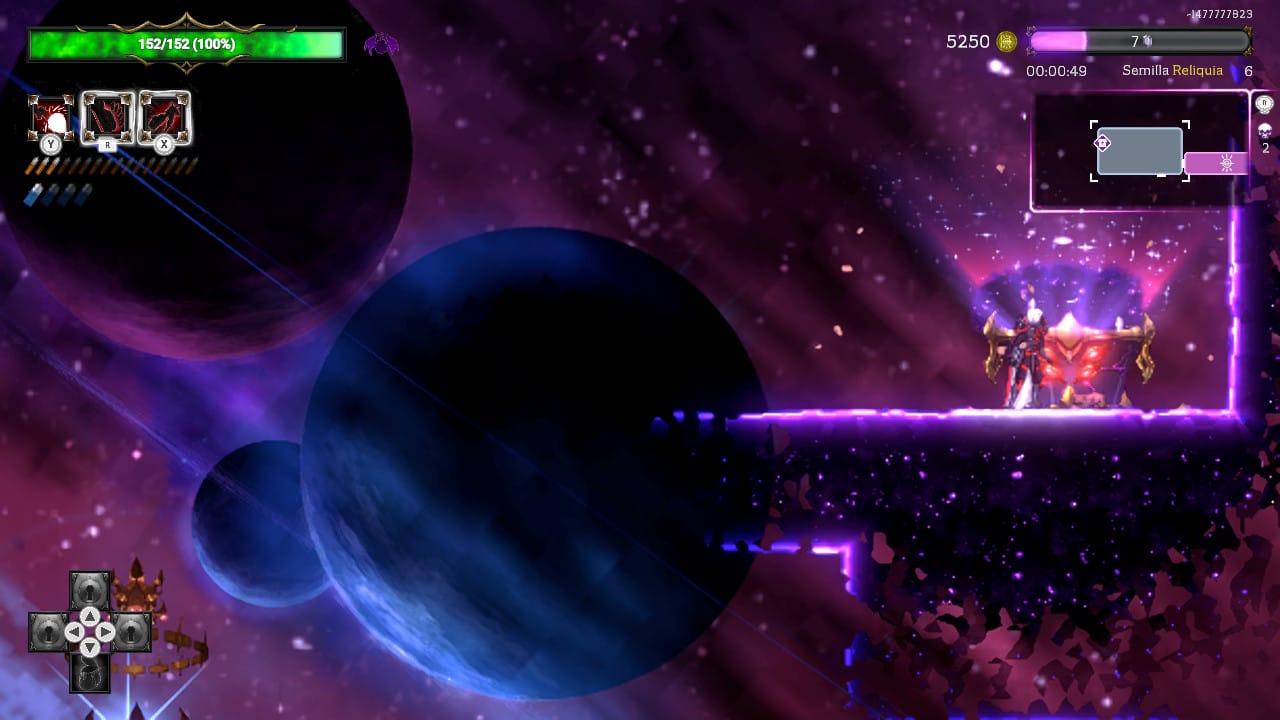Select the white burst ability icon

(x=51, y=119)
